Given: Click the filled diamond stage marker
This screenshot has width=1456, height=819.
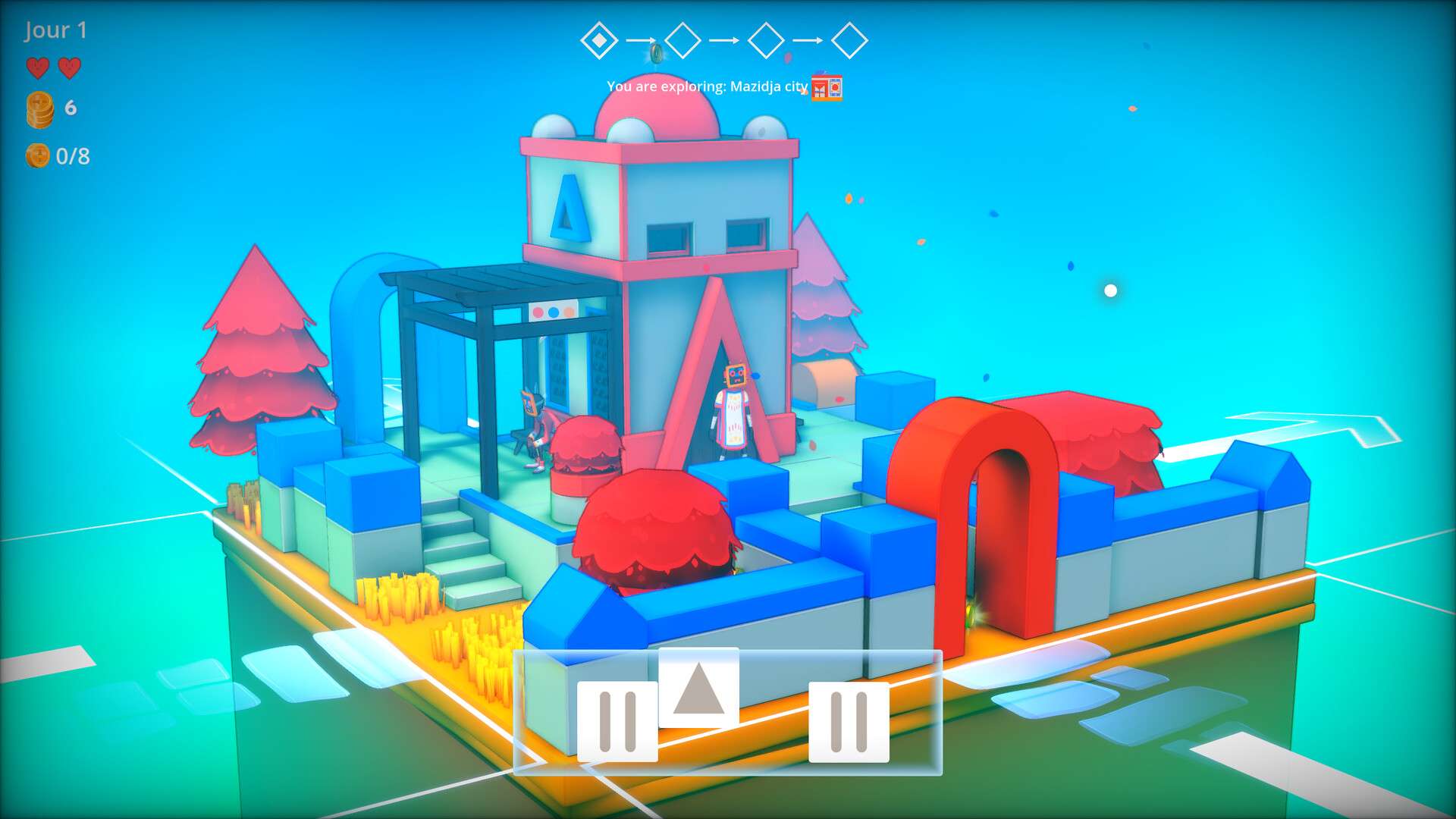Looking at the screenshot, I should (599, 40).
